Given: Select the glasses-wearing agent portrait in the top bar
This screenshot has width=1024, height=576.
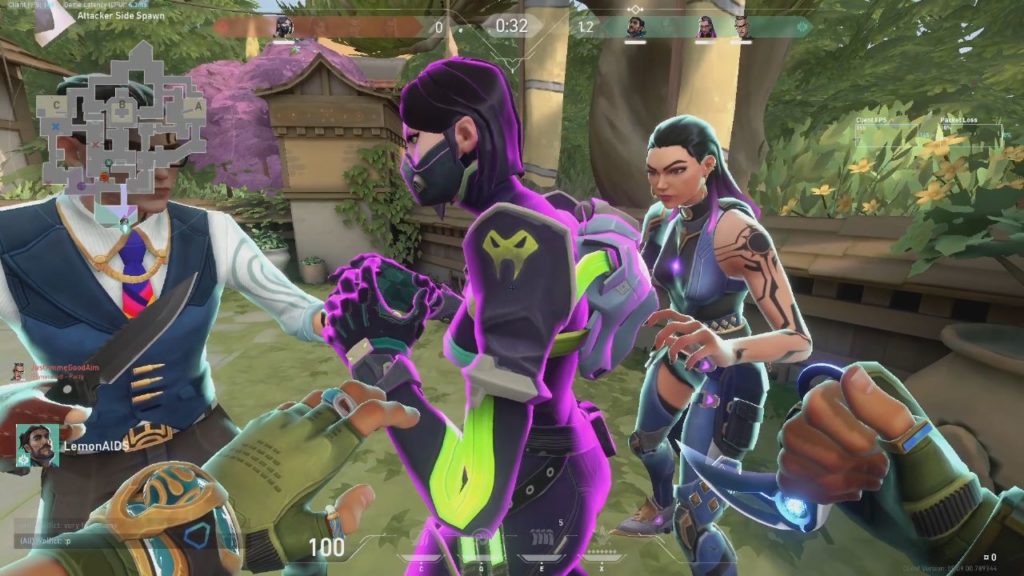Looking at the screenshot, I should (742, 27).
